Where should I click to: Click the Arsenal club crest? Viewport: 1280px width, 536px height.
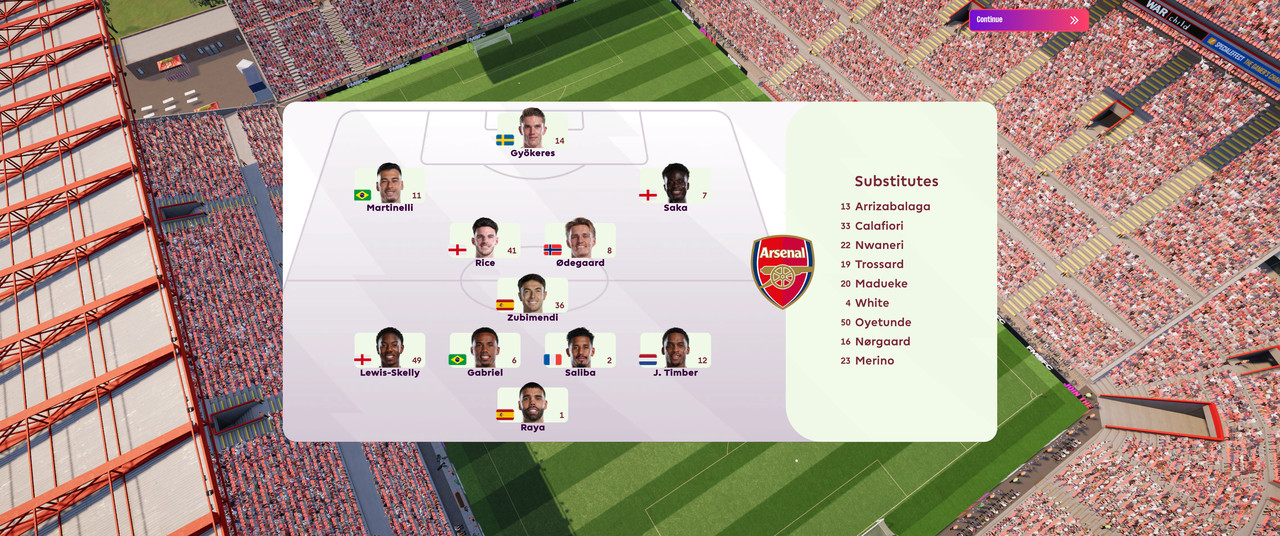pyautogui.click(x=783, y=271)
